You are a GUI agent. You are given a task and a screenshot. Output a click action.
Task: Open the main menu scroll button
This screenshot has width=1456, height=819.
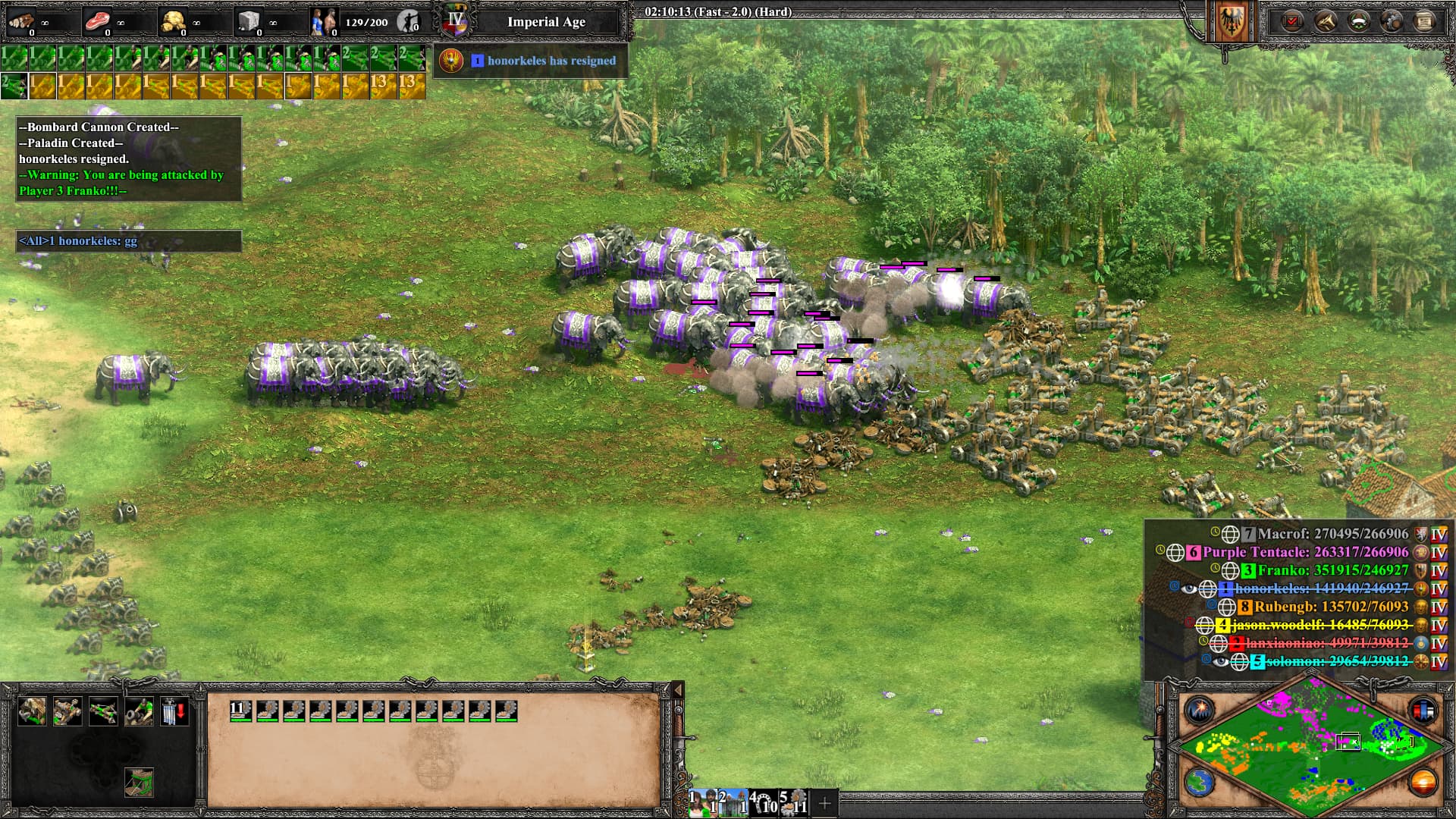point(1425,21)
